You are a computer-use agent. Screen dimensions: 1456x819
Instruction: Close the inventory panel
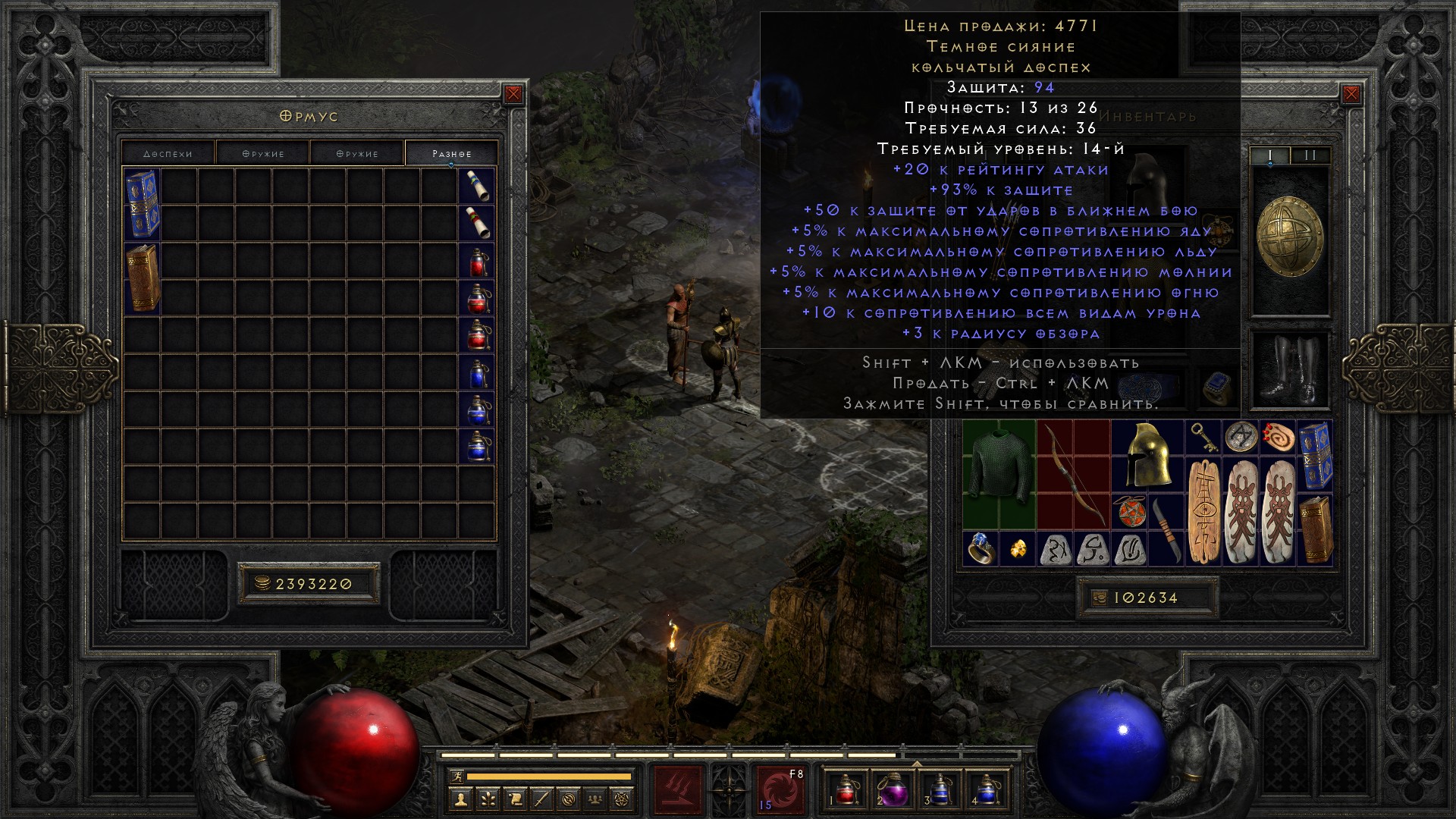point(1351,94)
